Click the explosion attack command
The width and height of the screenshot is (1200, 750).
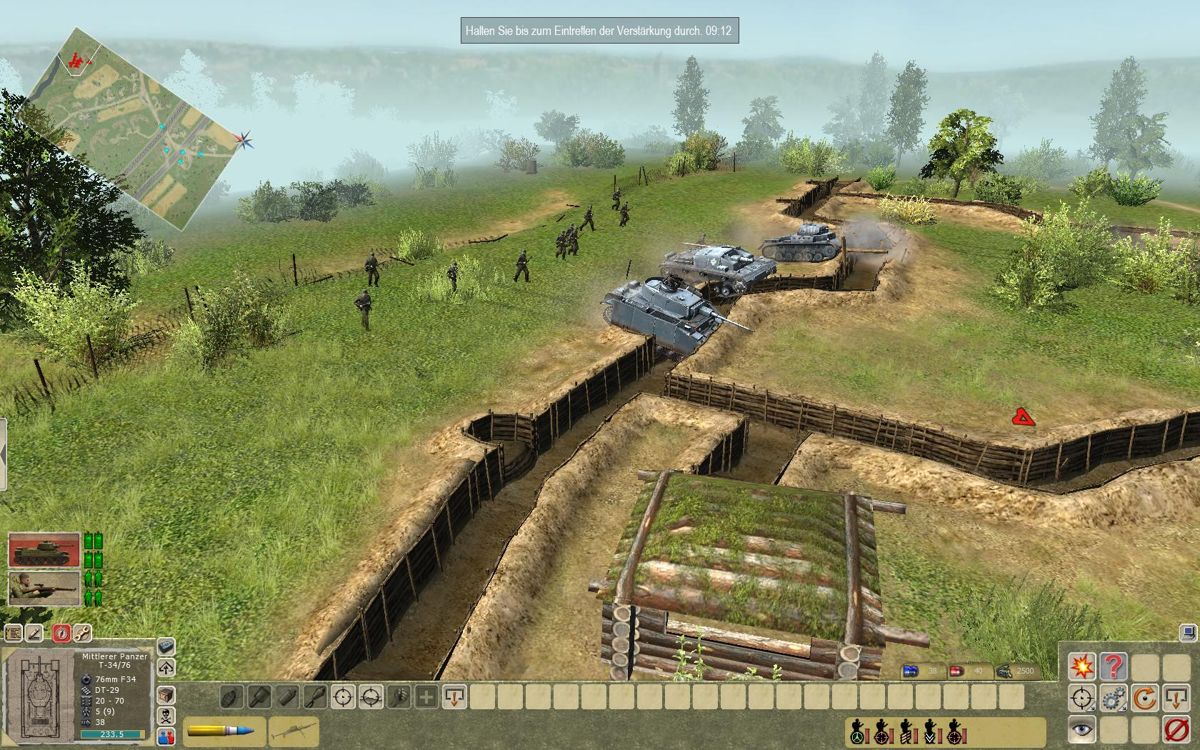1081,667
